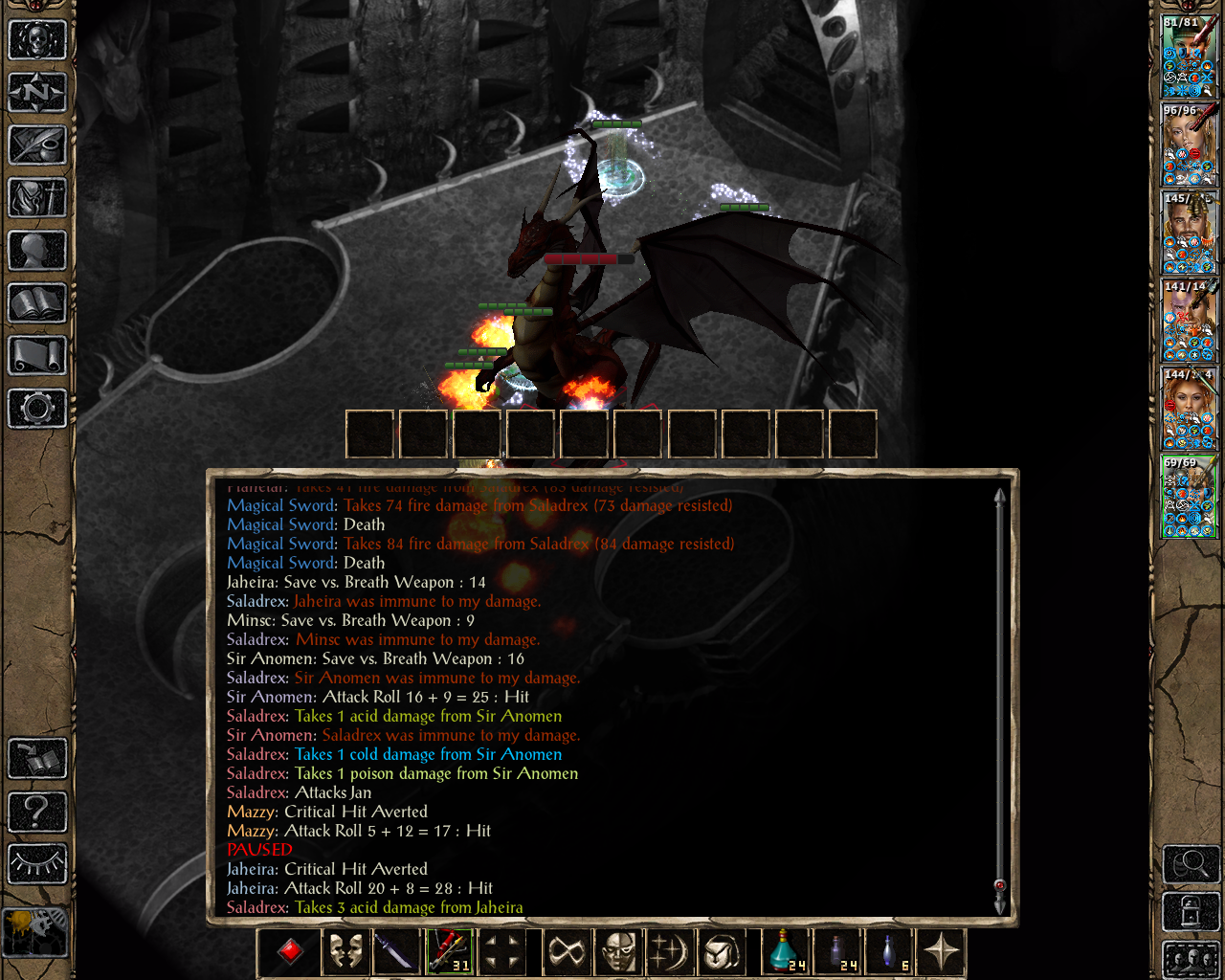Select the bottom party portrait with 69/69 HP

(1189, 496)
